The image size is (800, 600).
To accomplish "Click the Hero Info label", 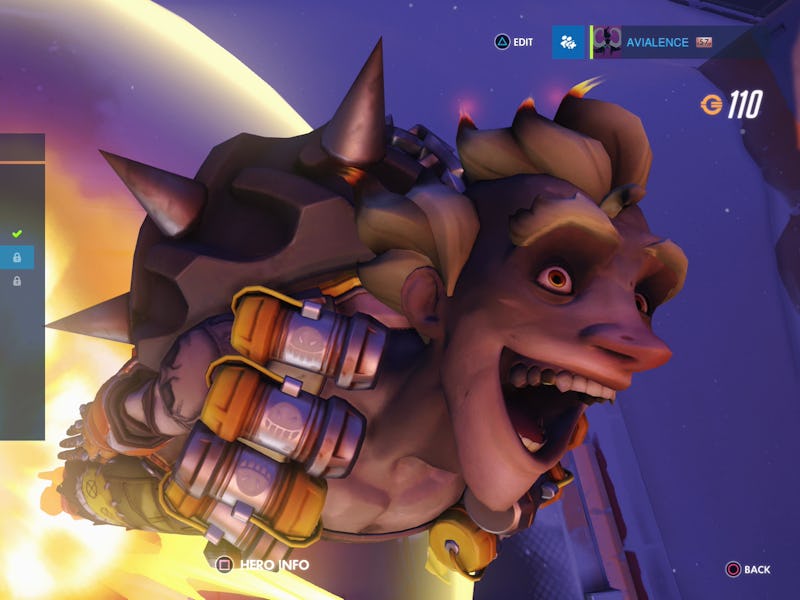I will (x=272, y=565).
